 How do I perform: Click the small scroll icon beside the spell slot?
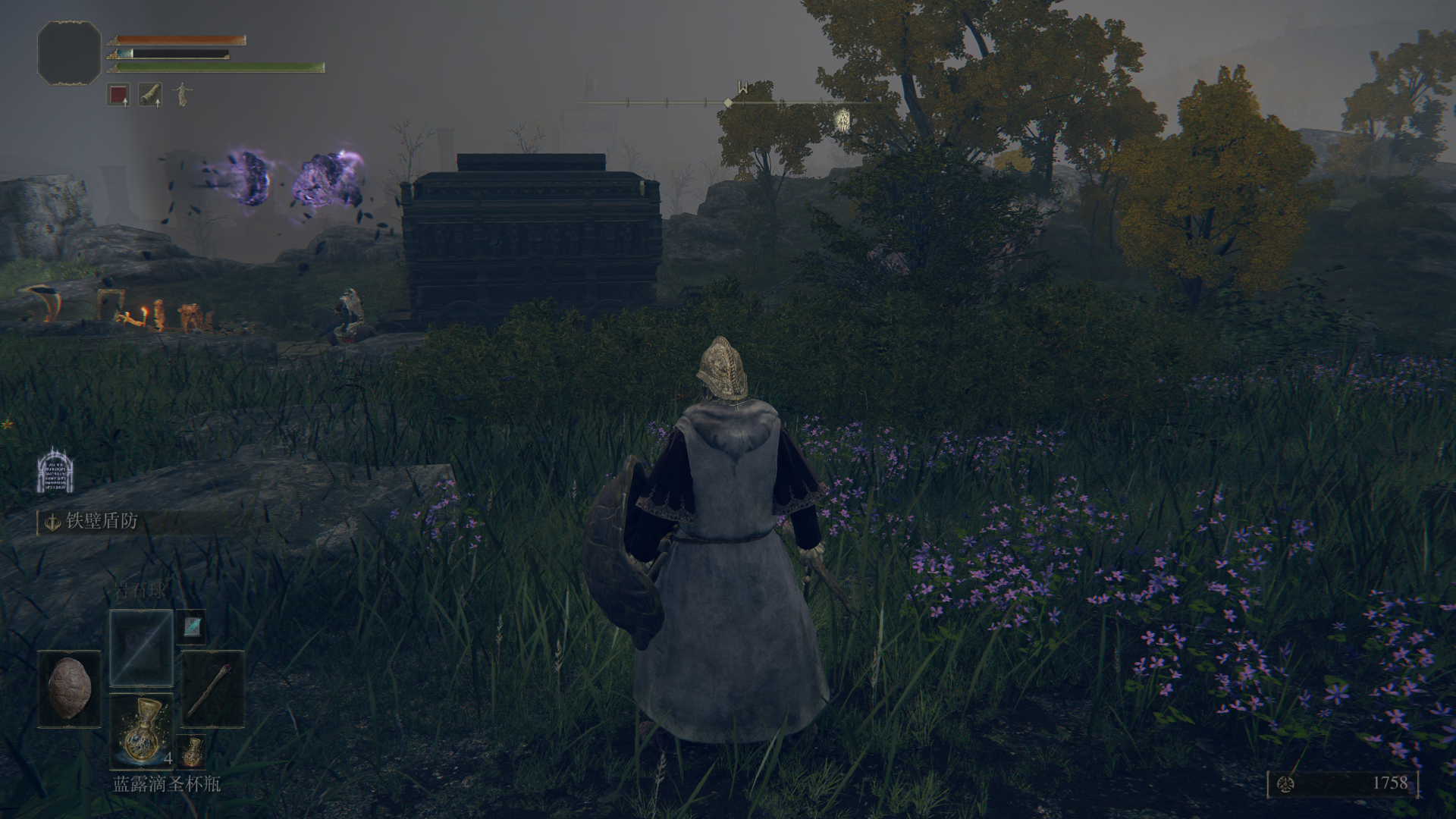(x=193, y=624)
